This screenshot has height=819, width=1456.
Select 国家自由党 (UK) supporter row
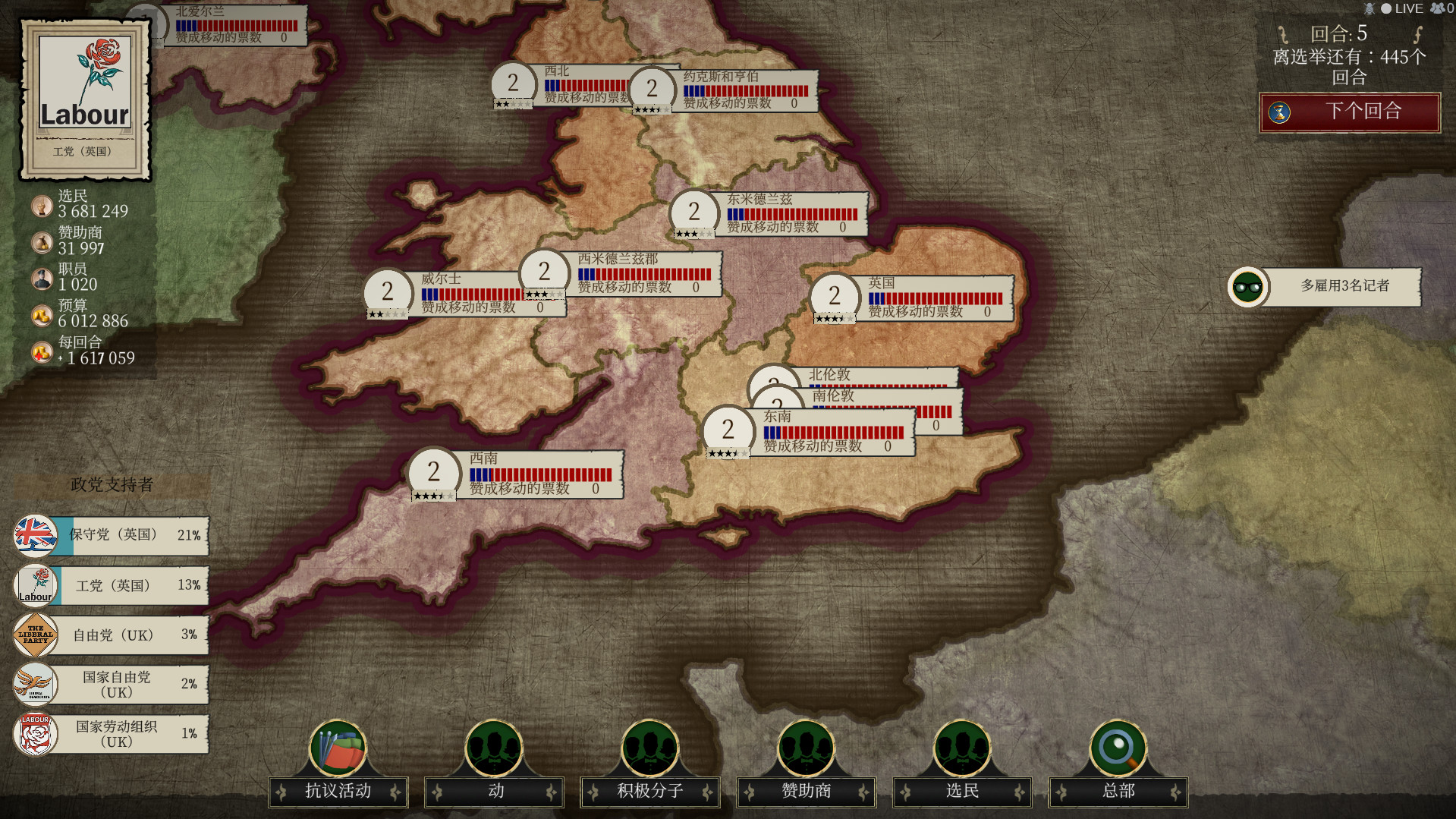point(112,684)
